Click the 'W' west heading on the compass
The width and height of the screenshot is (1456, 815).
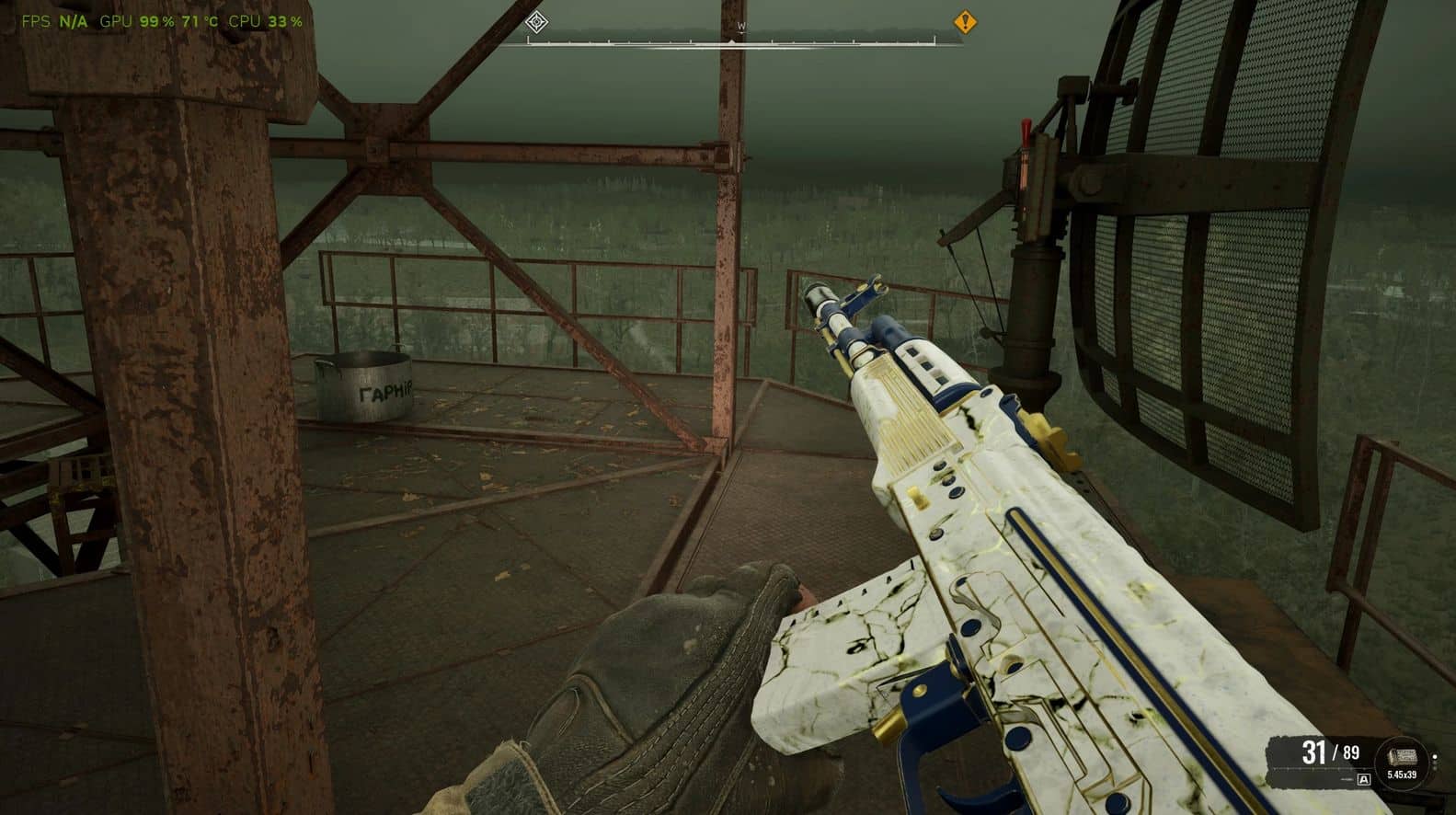tap(742, 26)
